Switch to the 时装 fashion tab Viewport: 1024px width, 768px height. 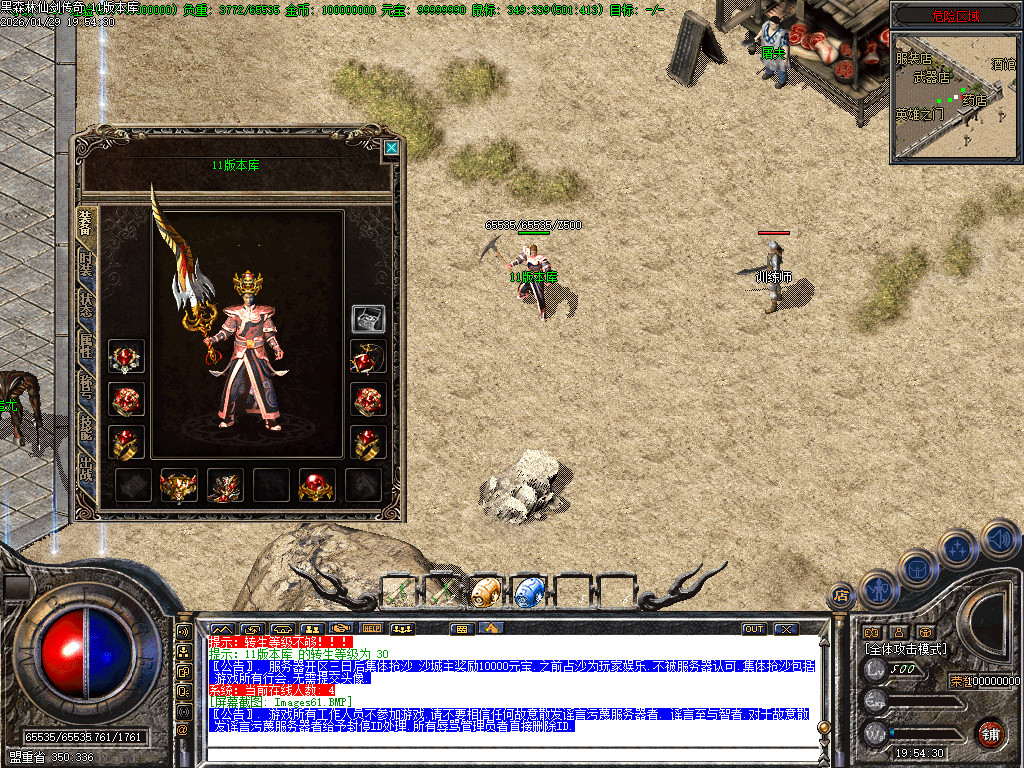[87, 265]
